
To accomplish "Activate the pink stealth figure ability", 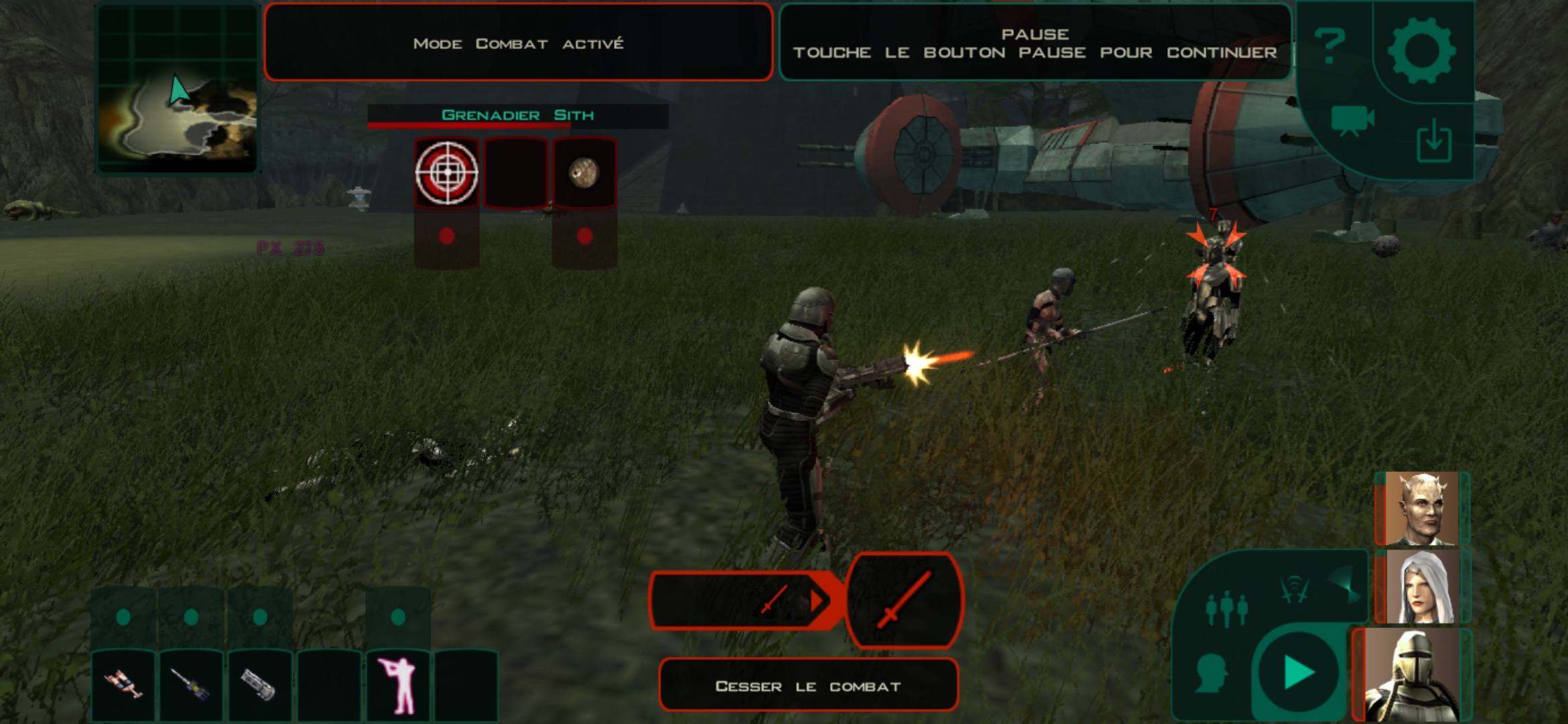I will tap(397, 685).
